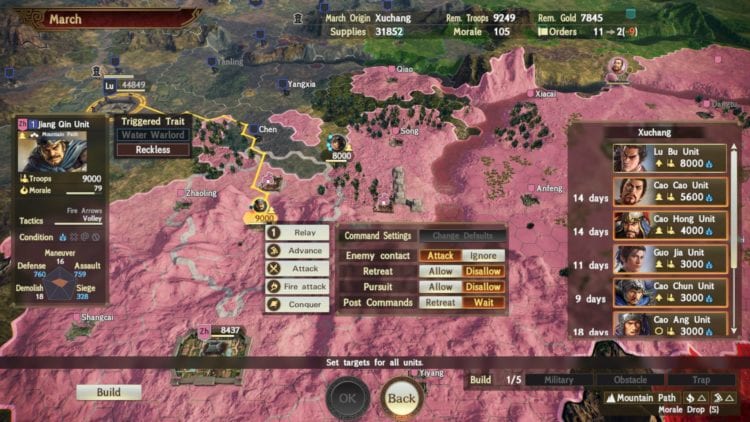Select the Guo Jia Unit row
Viewport: 750px width, 422px height.
pyautogui.click(x=669, y=258)
